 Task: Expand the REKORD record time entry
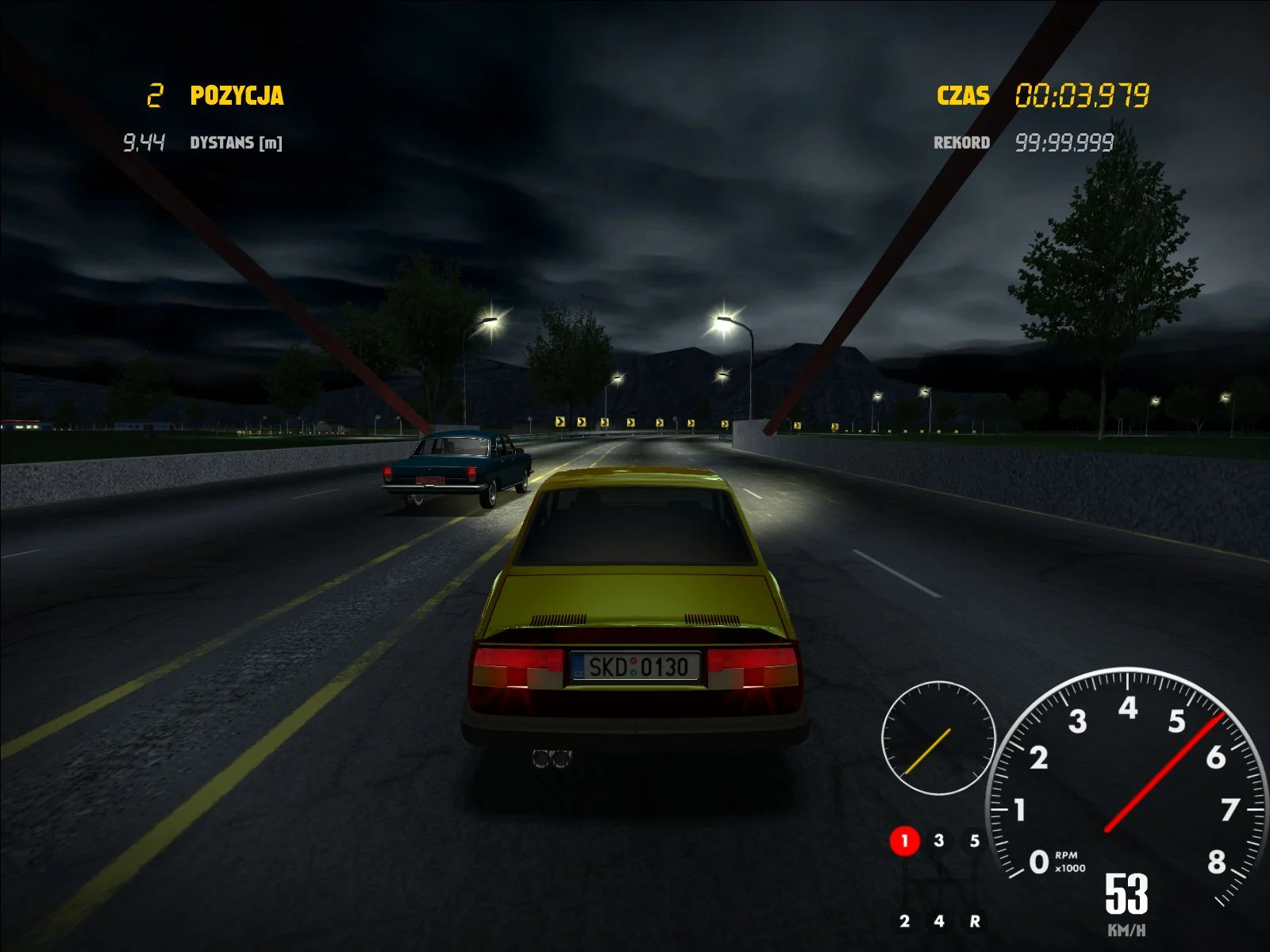pyautogui.click(x=1064, y=143)
